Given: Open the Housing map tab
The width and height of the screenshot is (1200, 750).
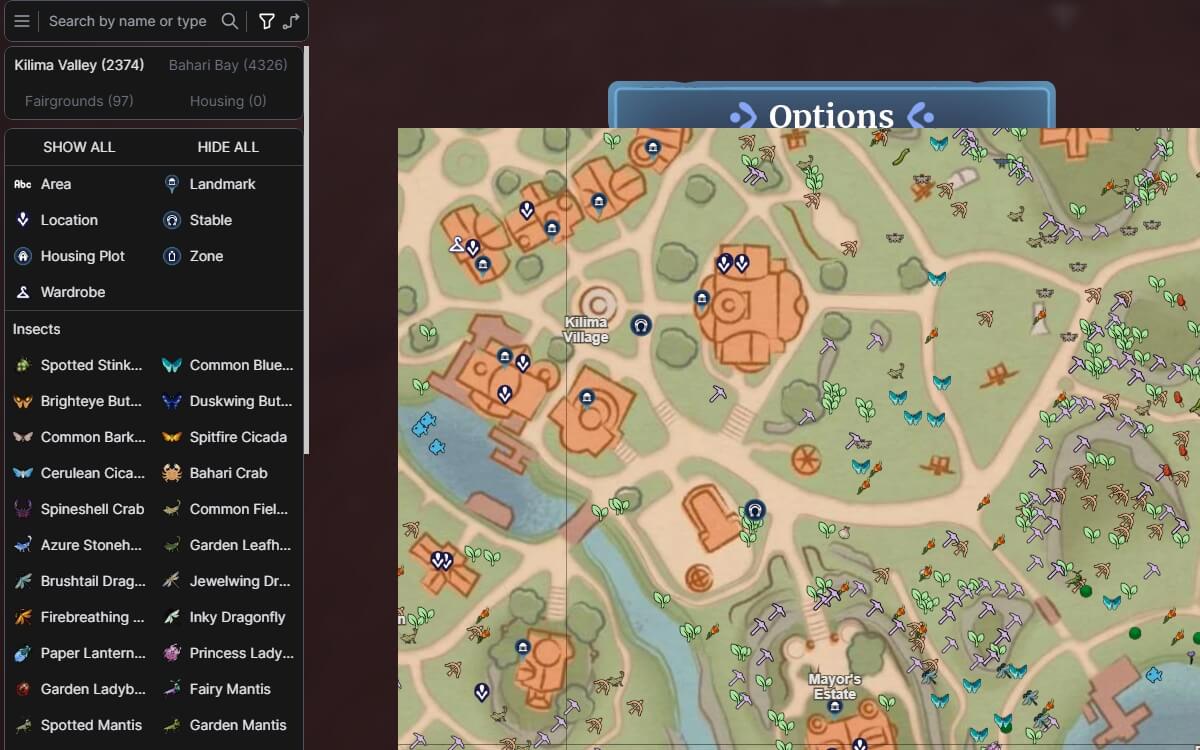Looking at the screenshot, I should pos(228,101).
